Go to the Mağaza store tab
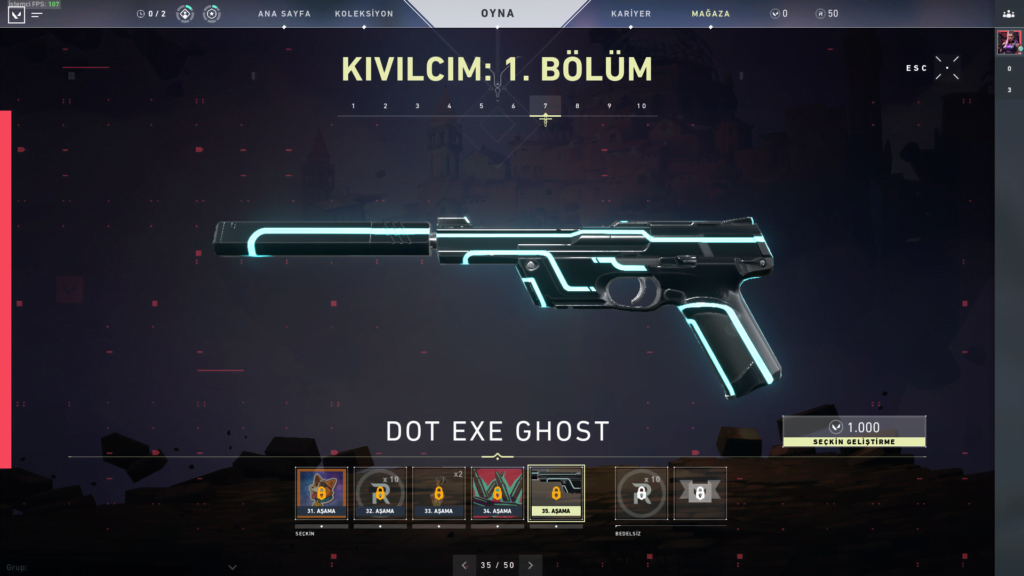 (710, 14)
